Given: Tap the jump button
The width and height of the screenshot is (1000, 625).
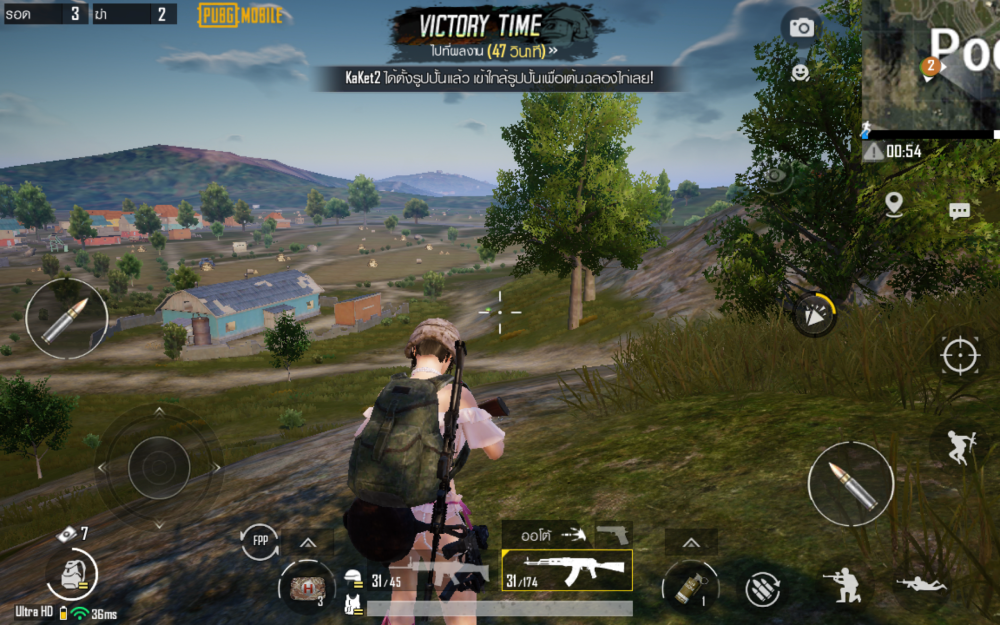Looking at the screenshot, I should tap(957, 445).
